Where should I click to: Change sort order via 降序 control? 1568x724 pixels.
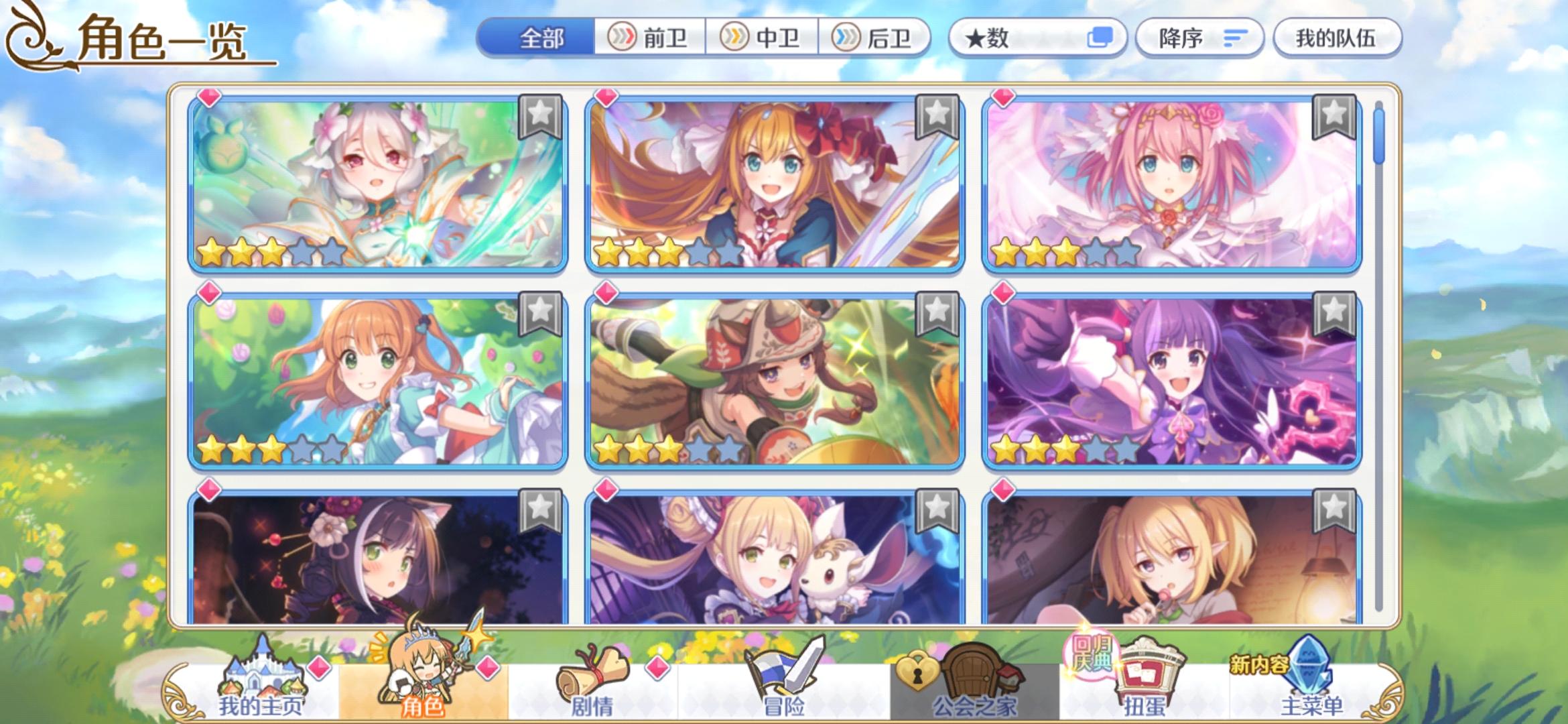coord(1199,38)
